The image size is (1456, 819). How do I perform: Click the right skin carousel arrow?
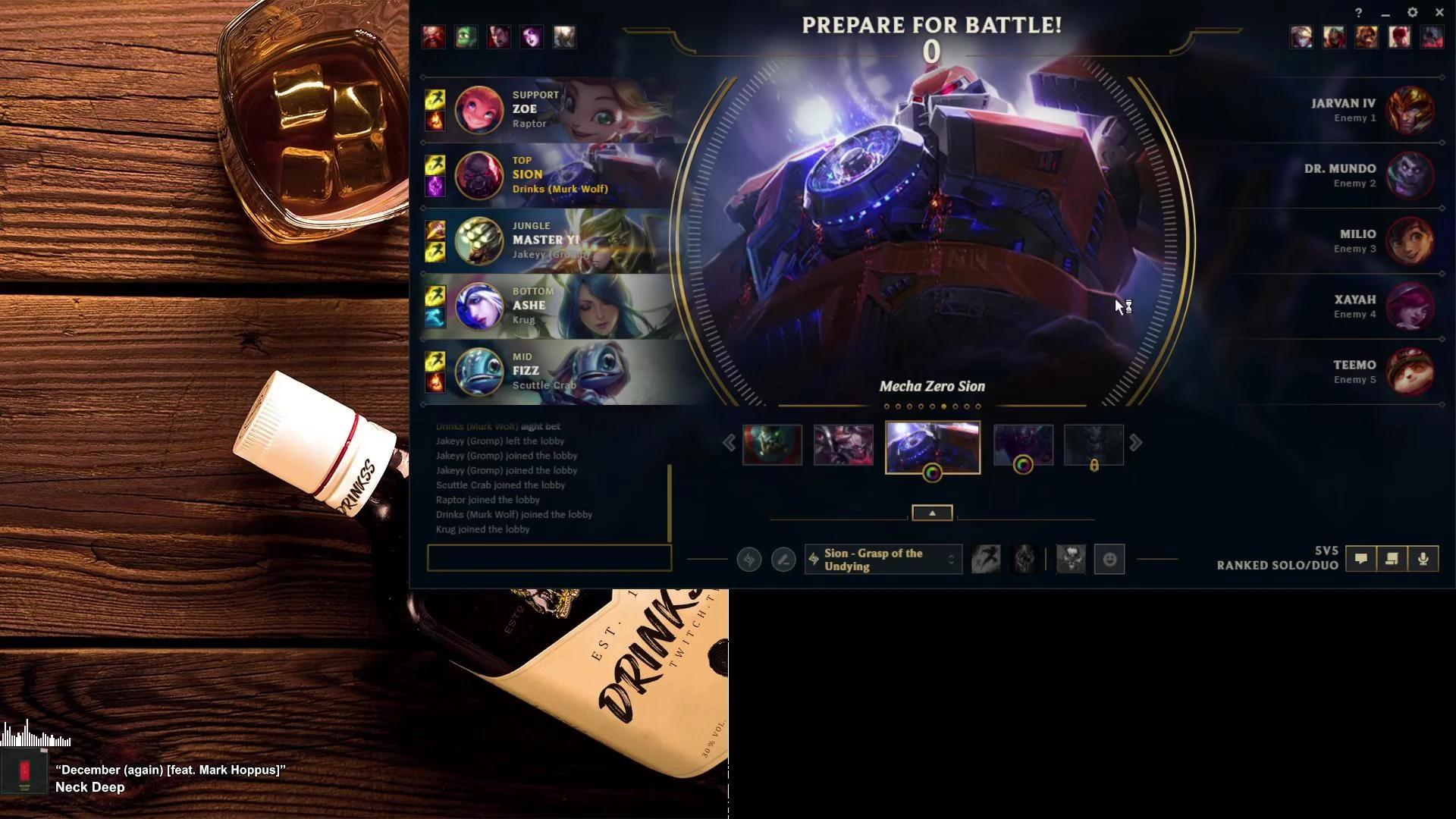1136,442
